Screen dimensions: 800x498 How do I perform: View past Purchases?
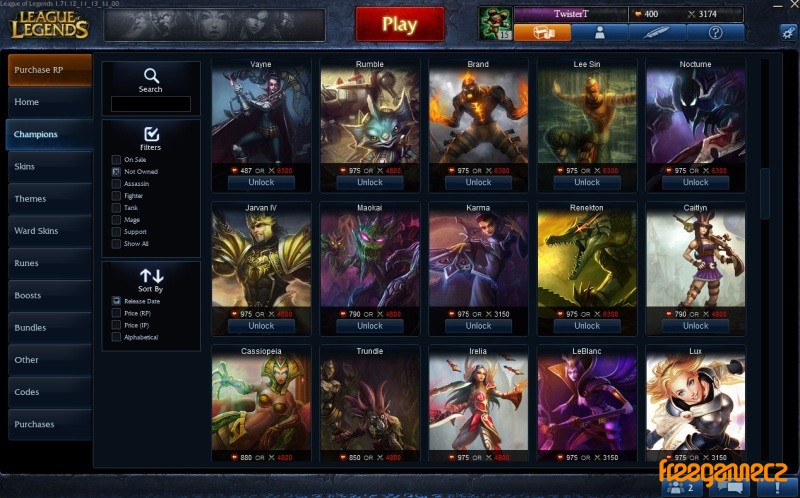point(50,424)
